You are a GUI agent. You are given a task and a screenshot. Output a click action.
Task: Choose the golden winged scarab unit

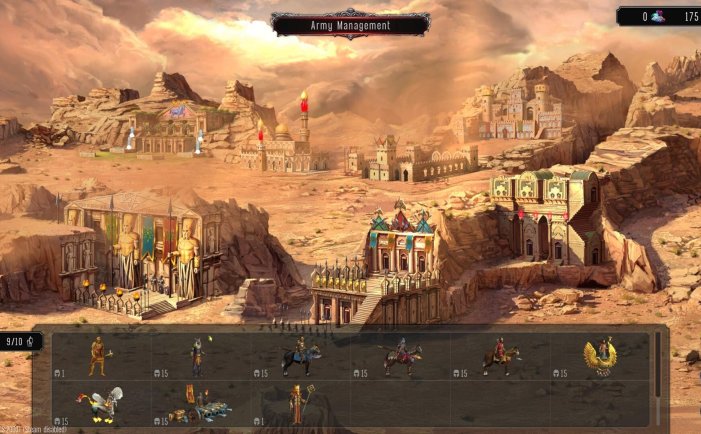(x=600, y=355)
